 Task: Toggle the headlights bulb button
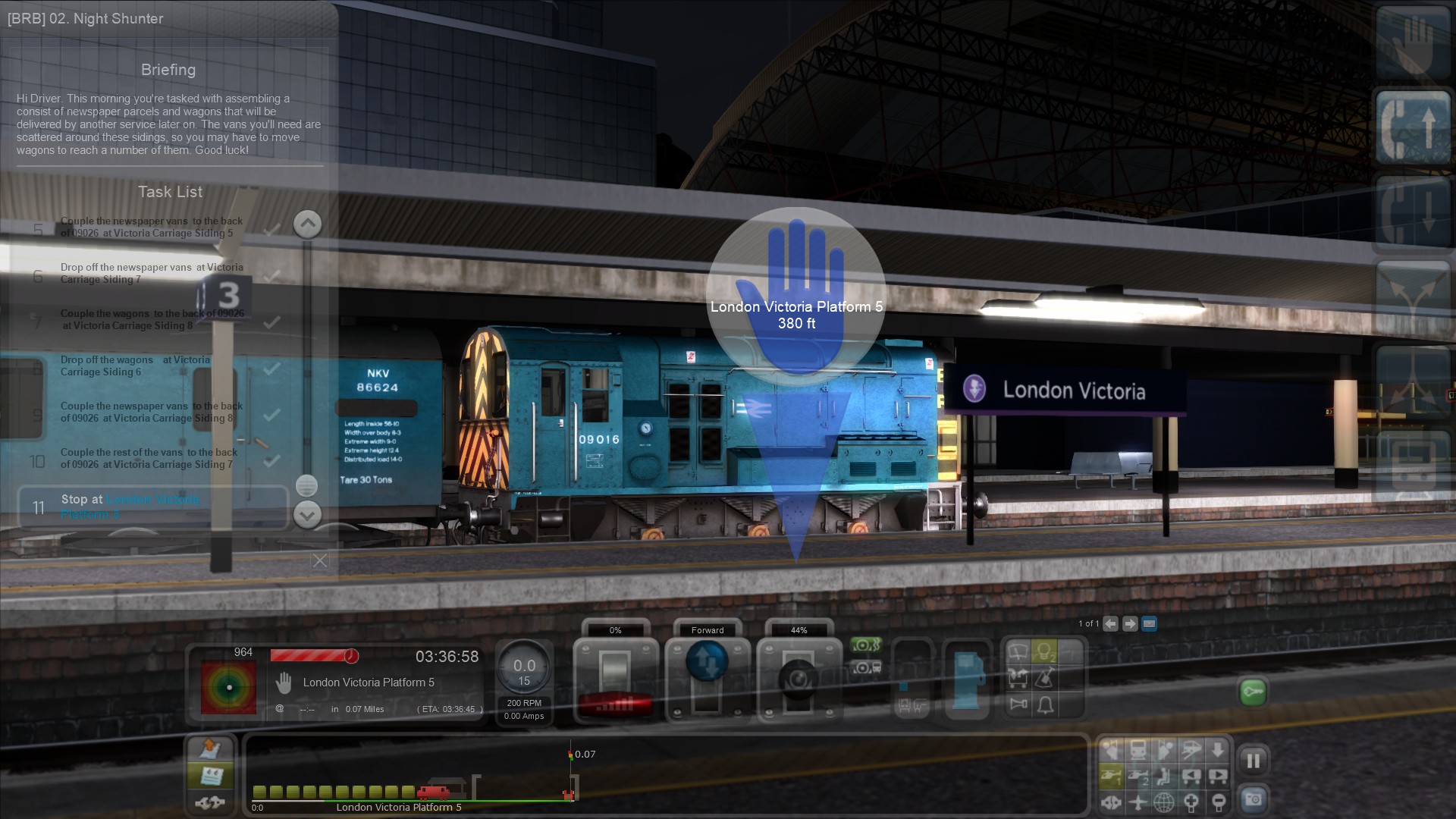tap(1045, 652)
